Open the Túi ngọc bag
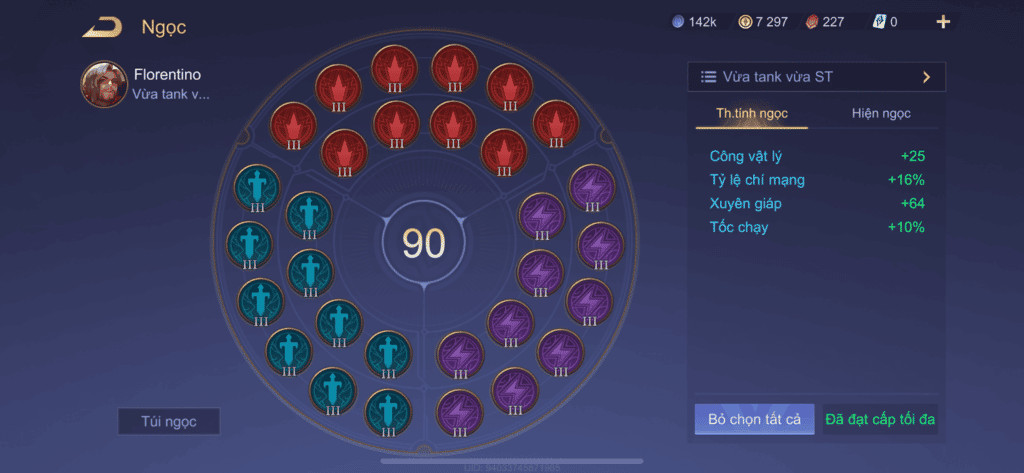Screen dimensions: 1024x473 pos(168,421)
